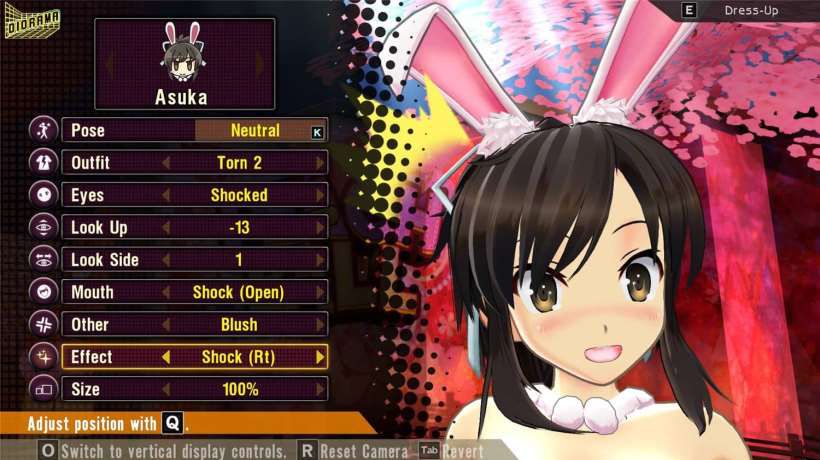Select the Eyes row set to Shocked
This screenshot has width=820, height=460.
pos(194,195)
